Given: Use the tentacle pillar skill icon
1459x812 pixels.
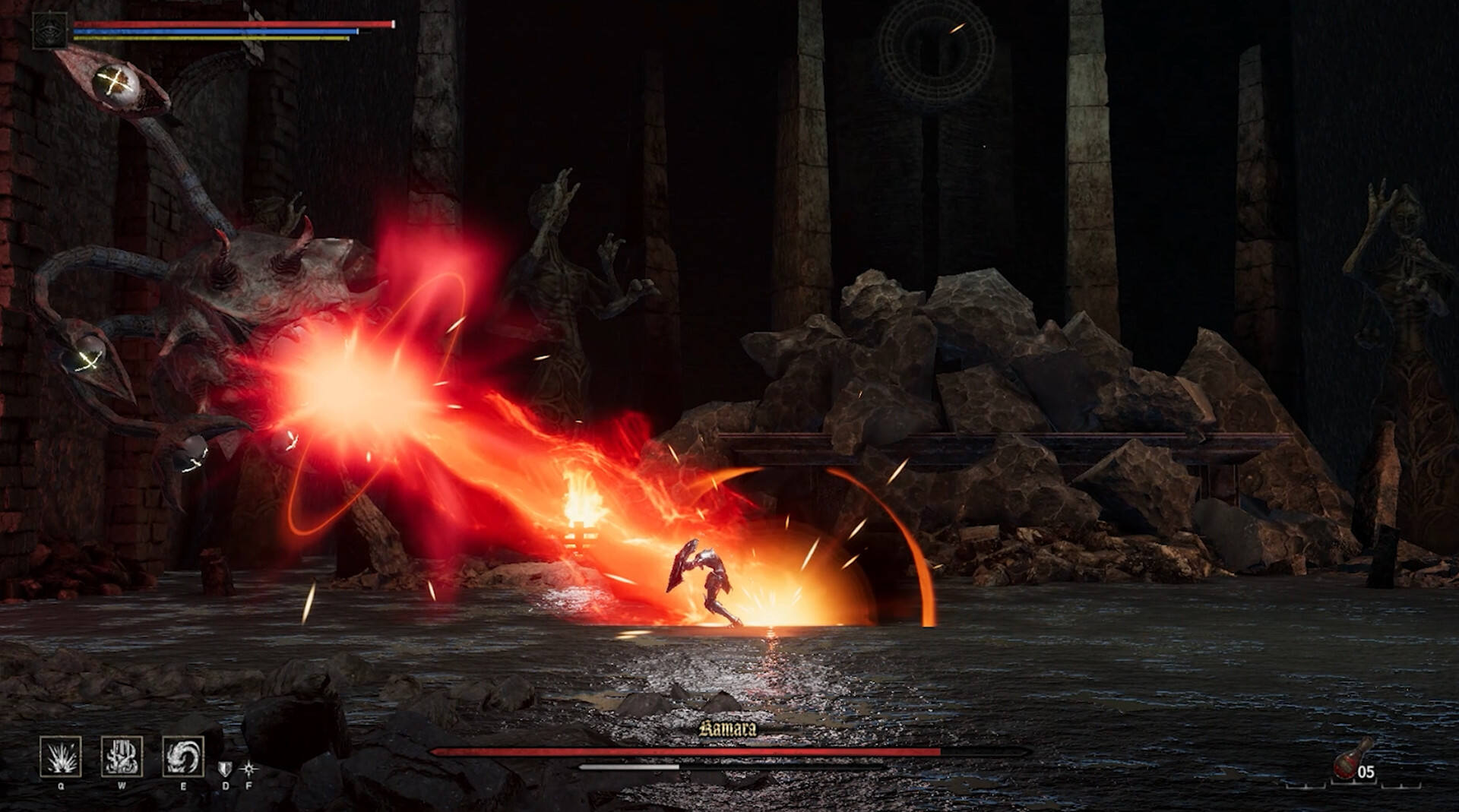Looking at the screenshot, I should point(122,756).
